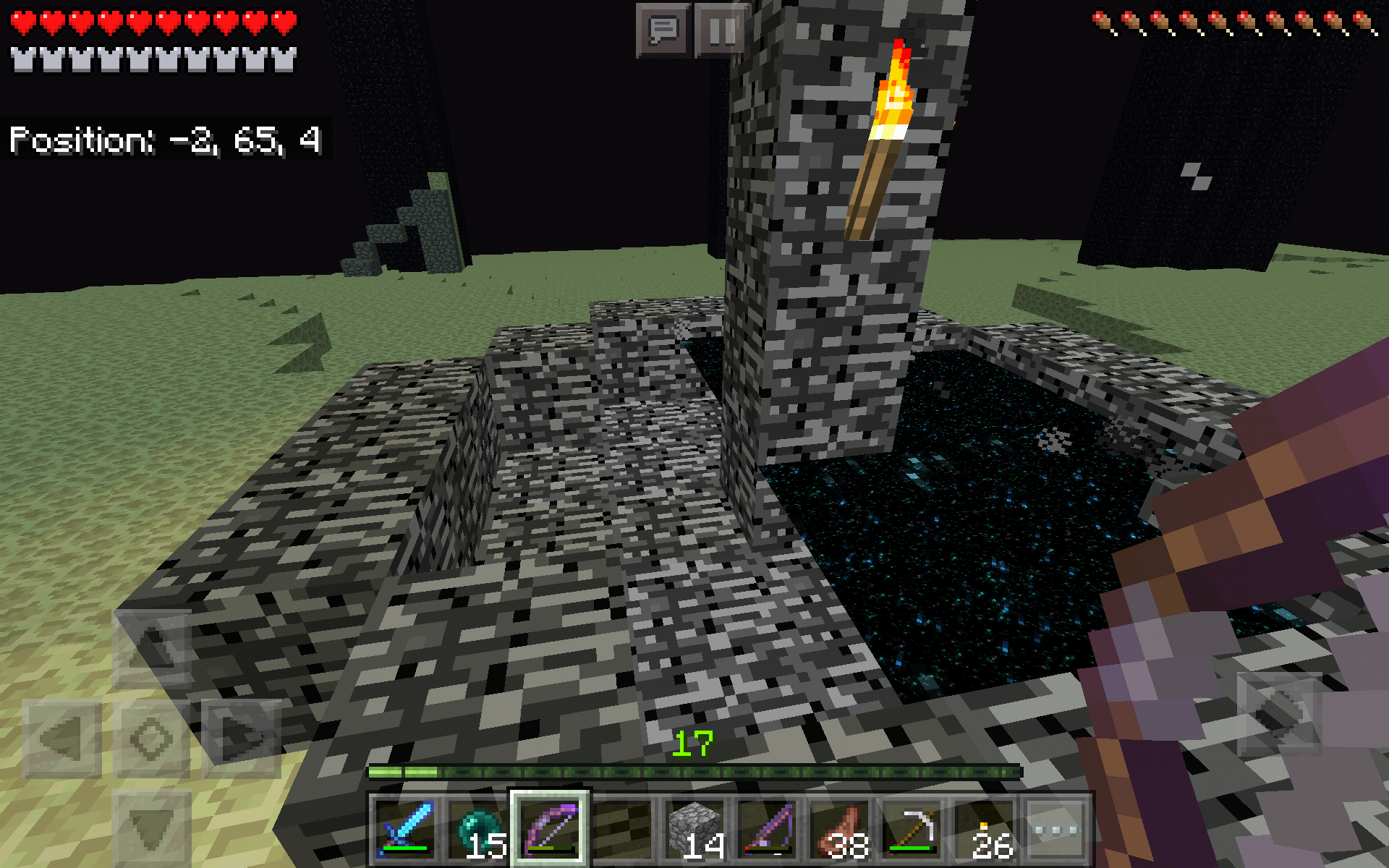Select the enchanted bow slot
1389x868 pixels.
coord(550,829)
